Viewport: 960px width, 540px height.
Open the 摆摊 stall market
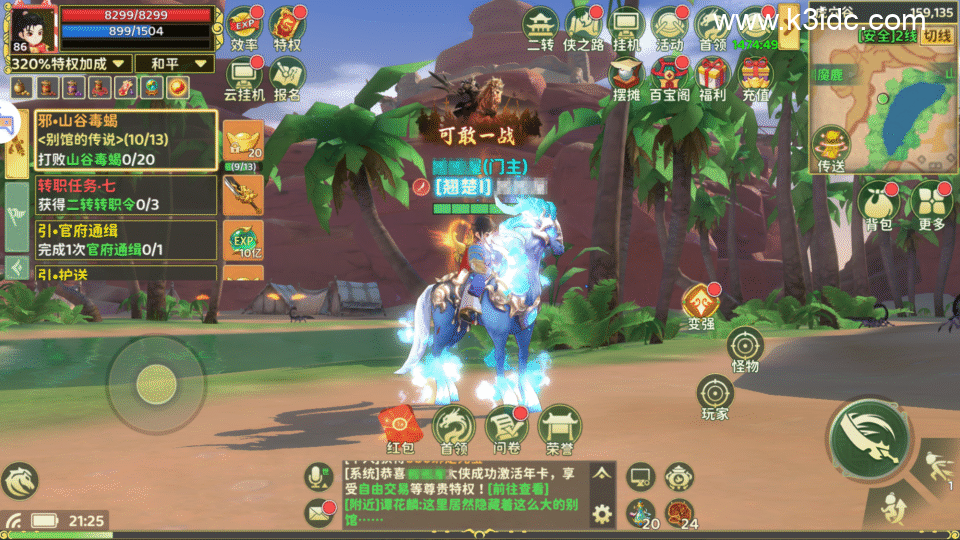click(x=626, y=77)
